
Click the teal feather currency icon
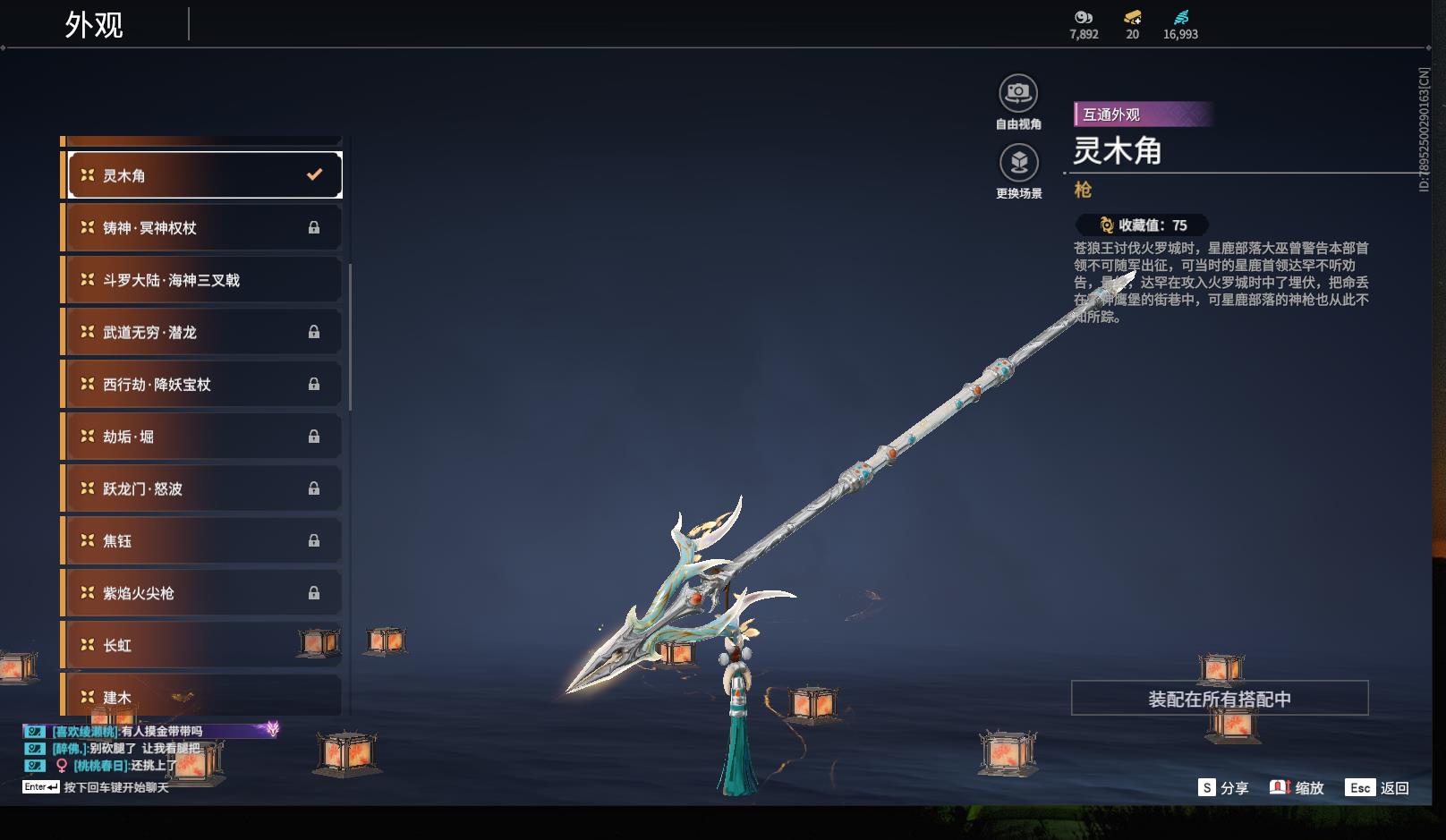coord(1181,17)
